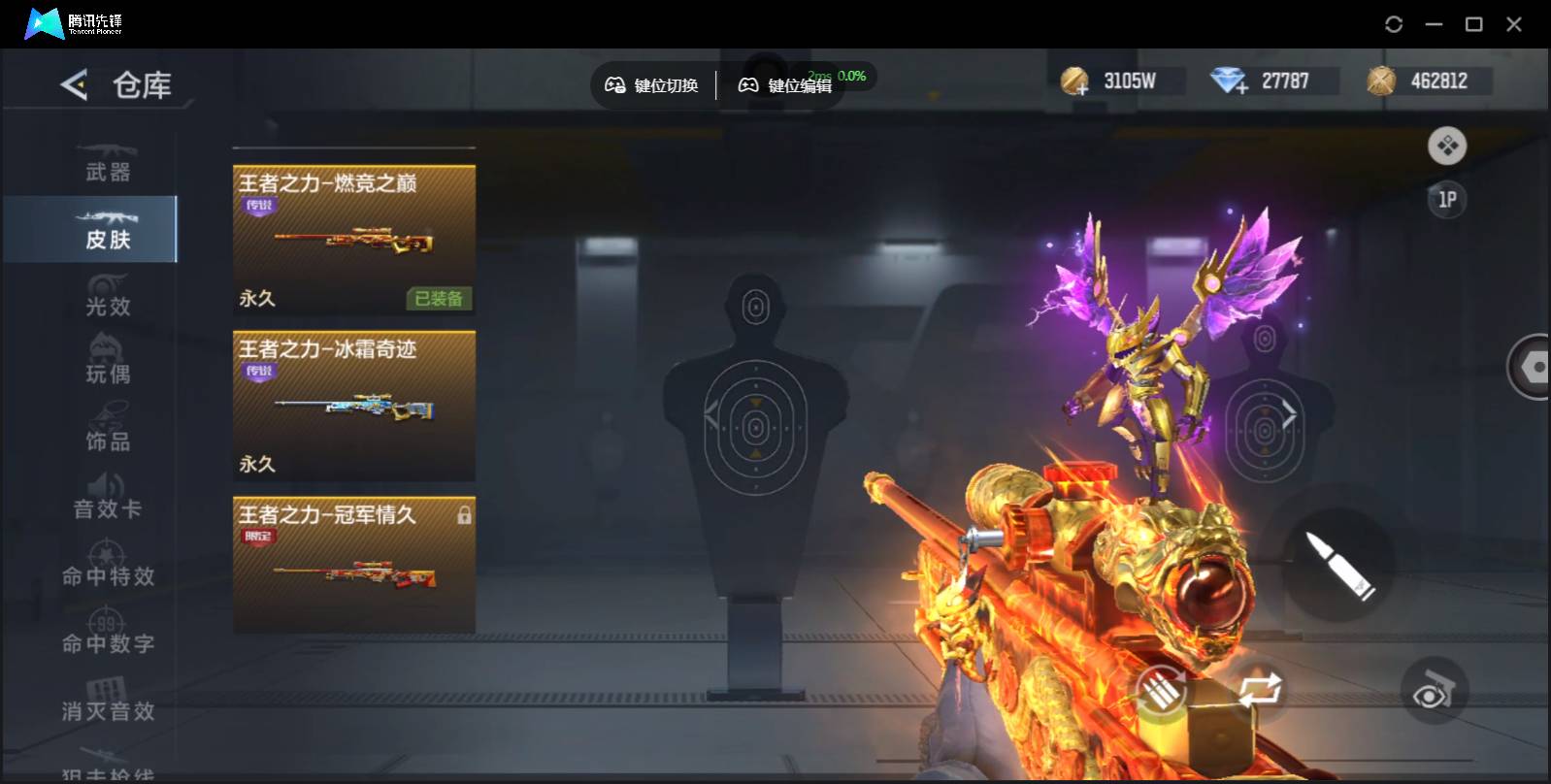Open the 饰品 accessories tab
Image resolution: width=1551 pixels, height=784 pixels.
click(x=107, y=432)
